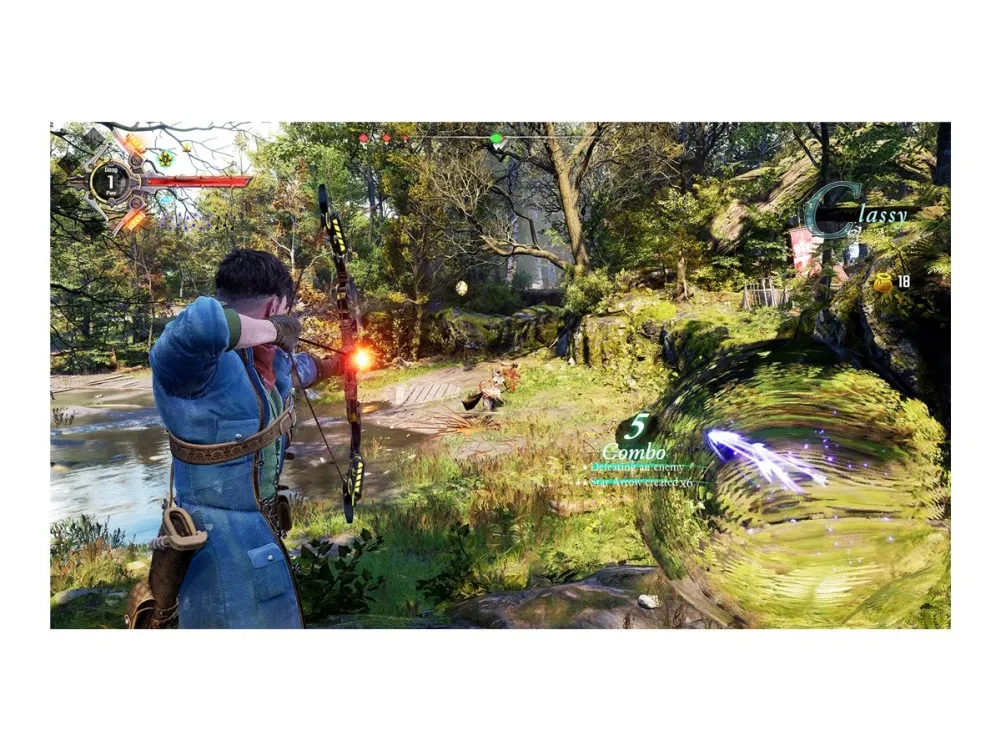Click the Classy style rank badge
Image resolution: width=1000 pixels, height=750 pixels.
click(x=857, y=212)
